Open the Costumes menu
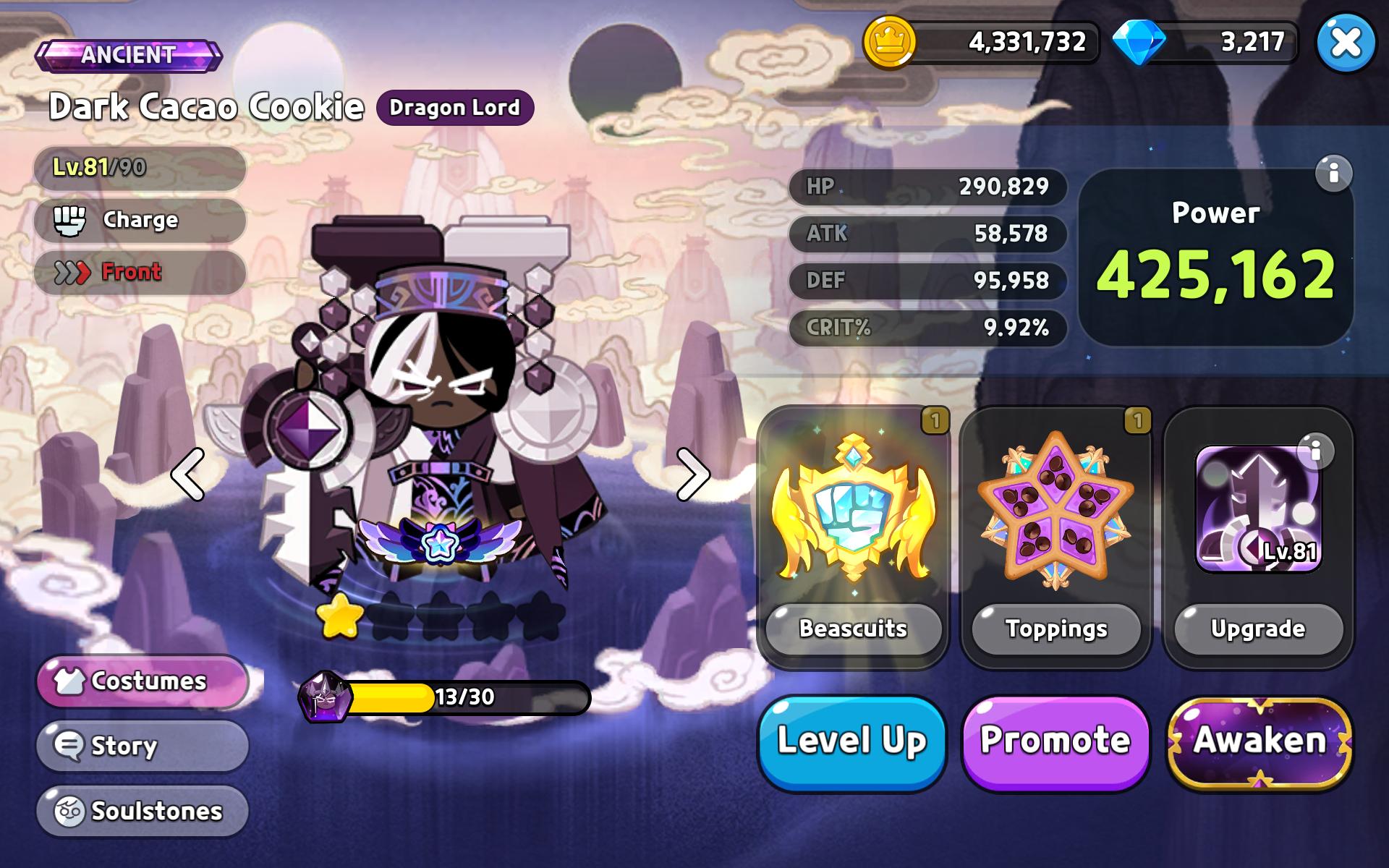This screenshot has width=1389, height=868. [x=142, y=680]
